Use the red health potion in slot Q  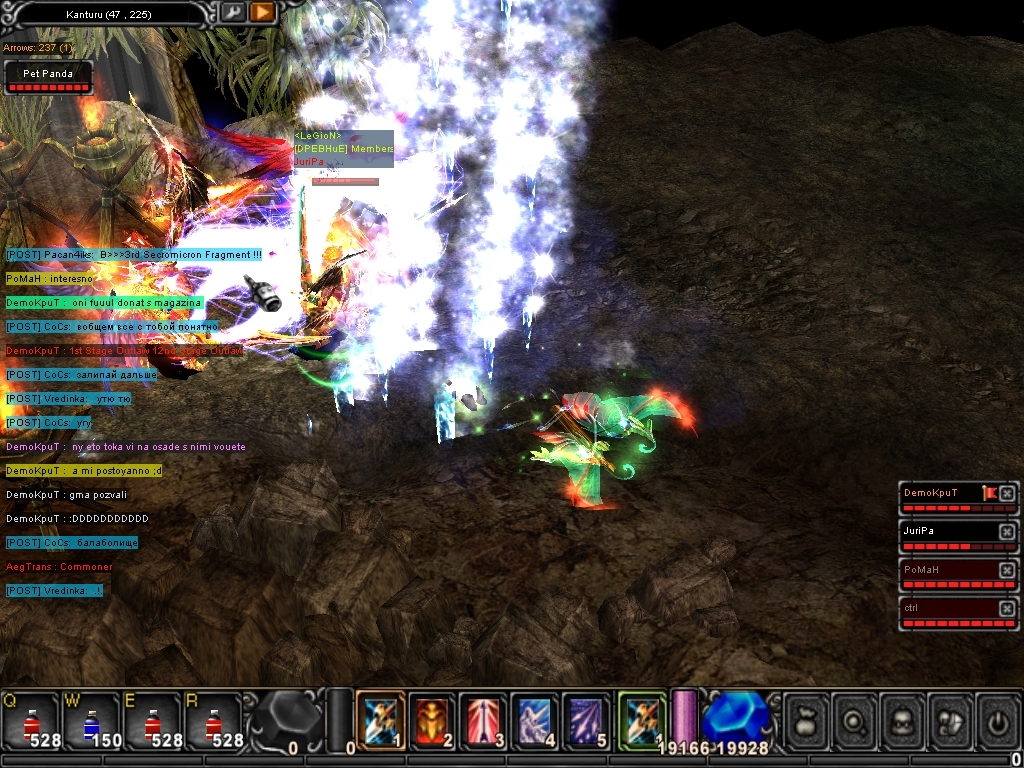pos(30,722)
